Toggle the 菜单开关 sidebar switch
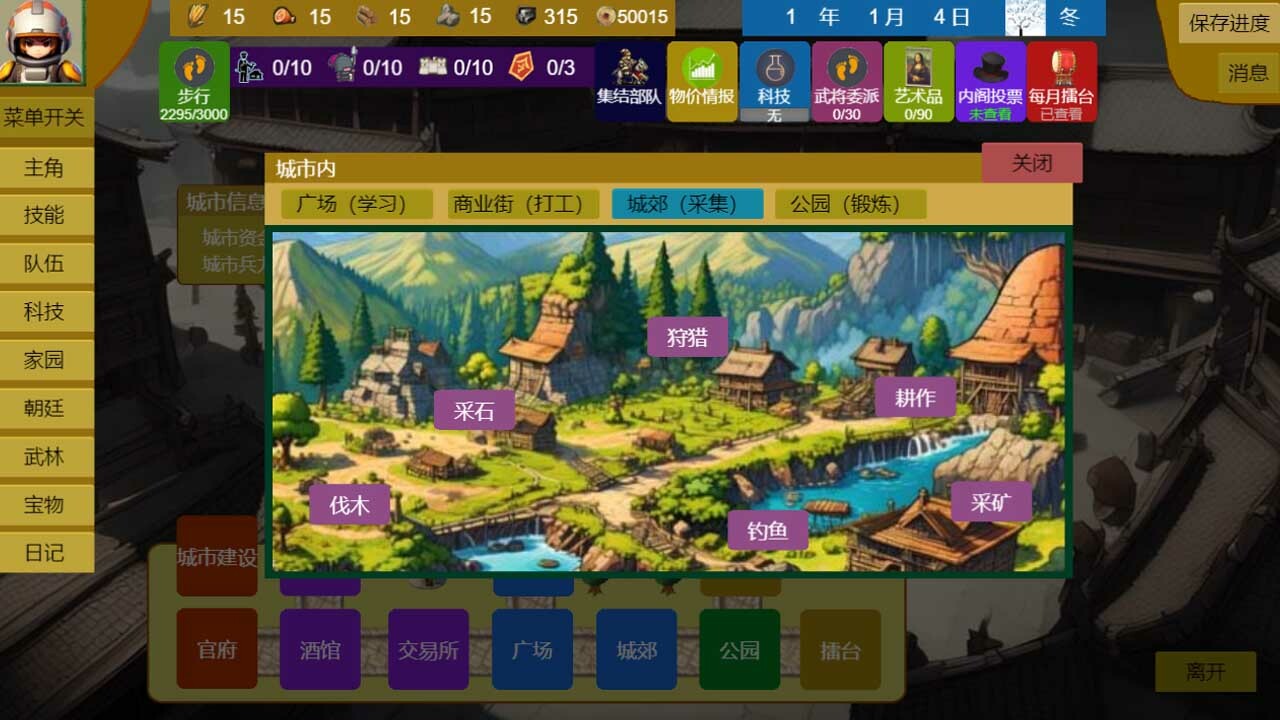 [46, 118]
